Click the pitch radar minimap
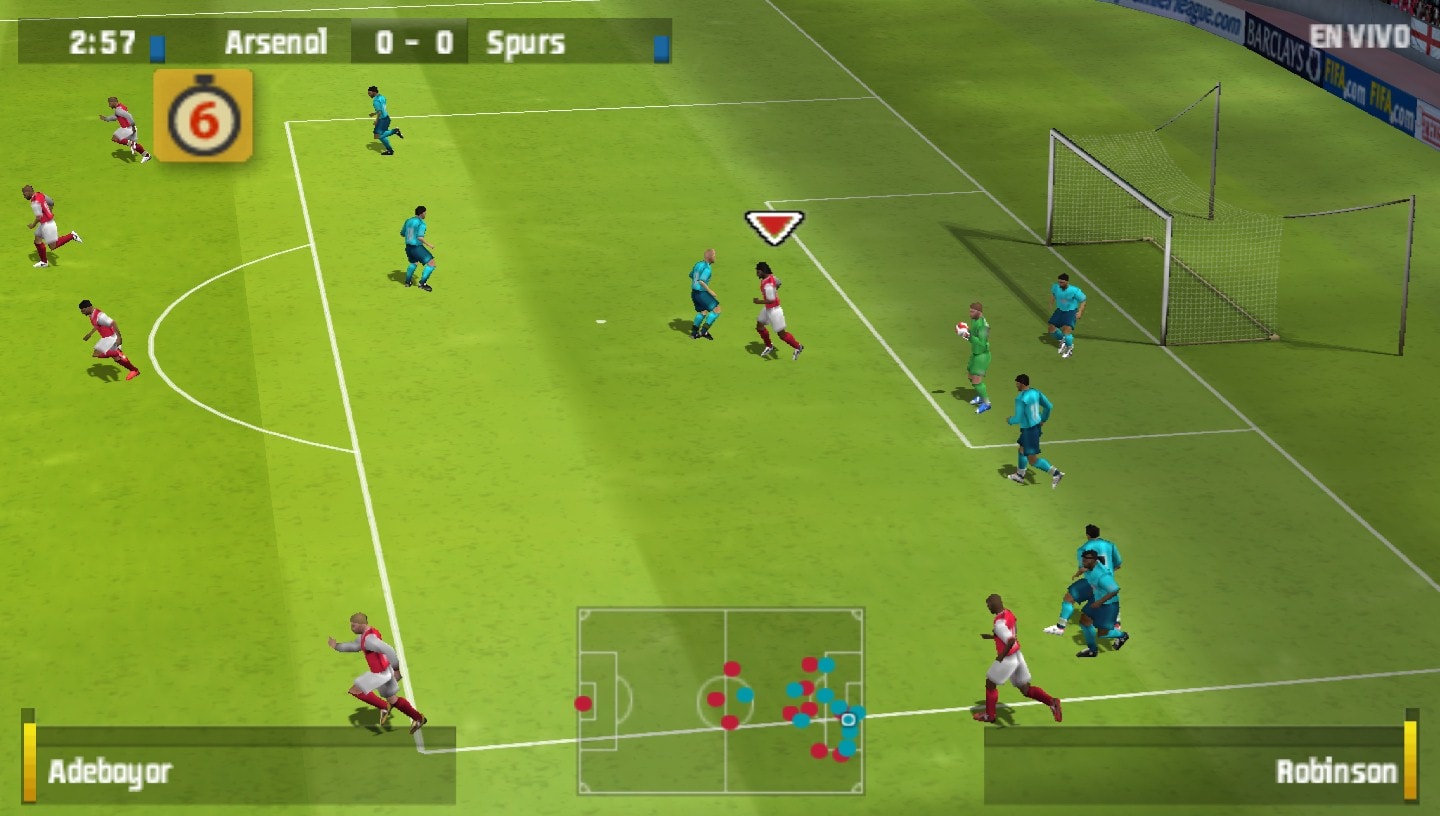 tap(720, 700)
